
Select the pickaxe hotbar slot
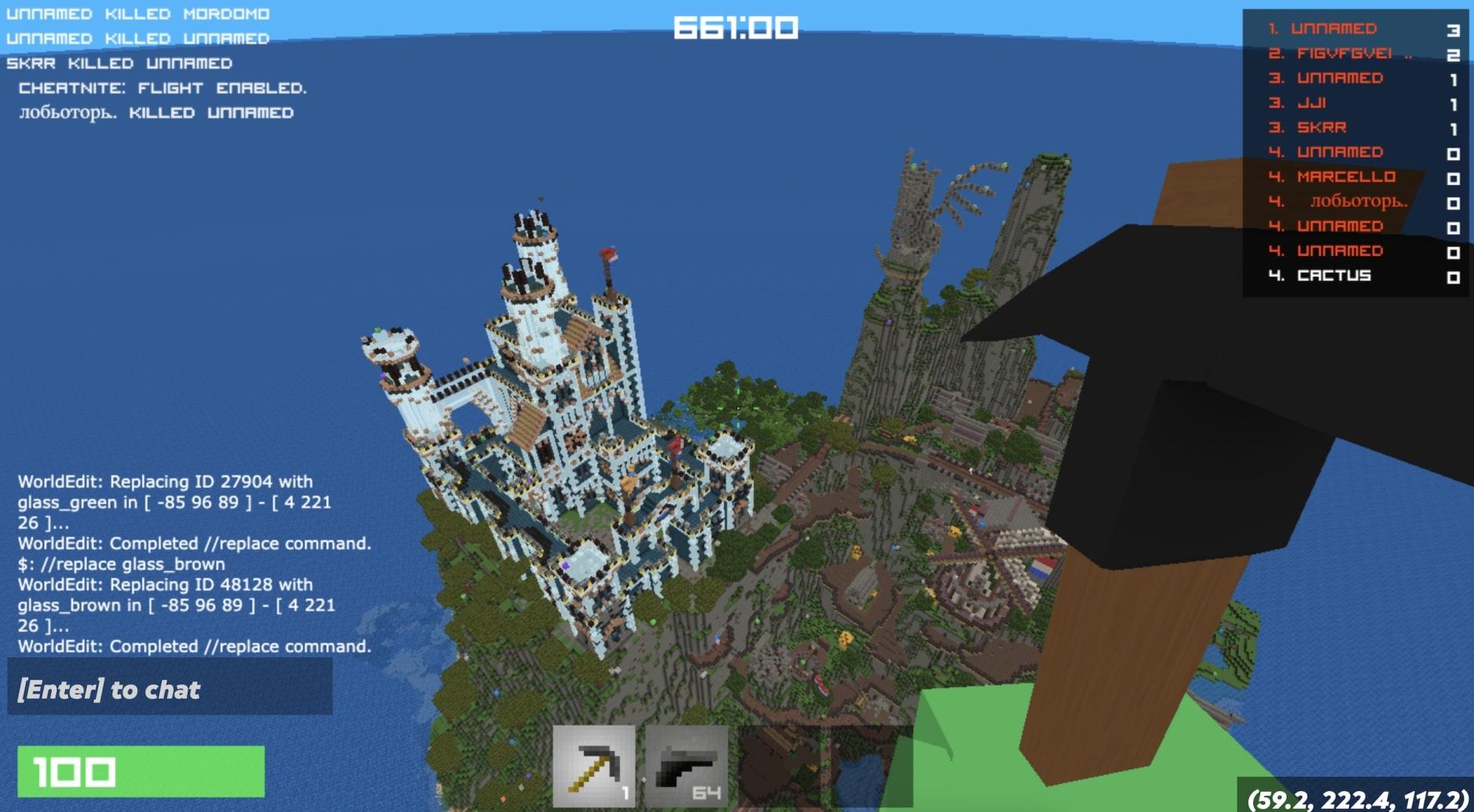pos(594,766)
